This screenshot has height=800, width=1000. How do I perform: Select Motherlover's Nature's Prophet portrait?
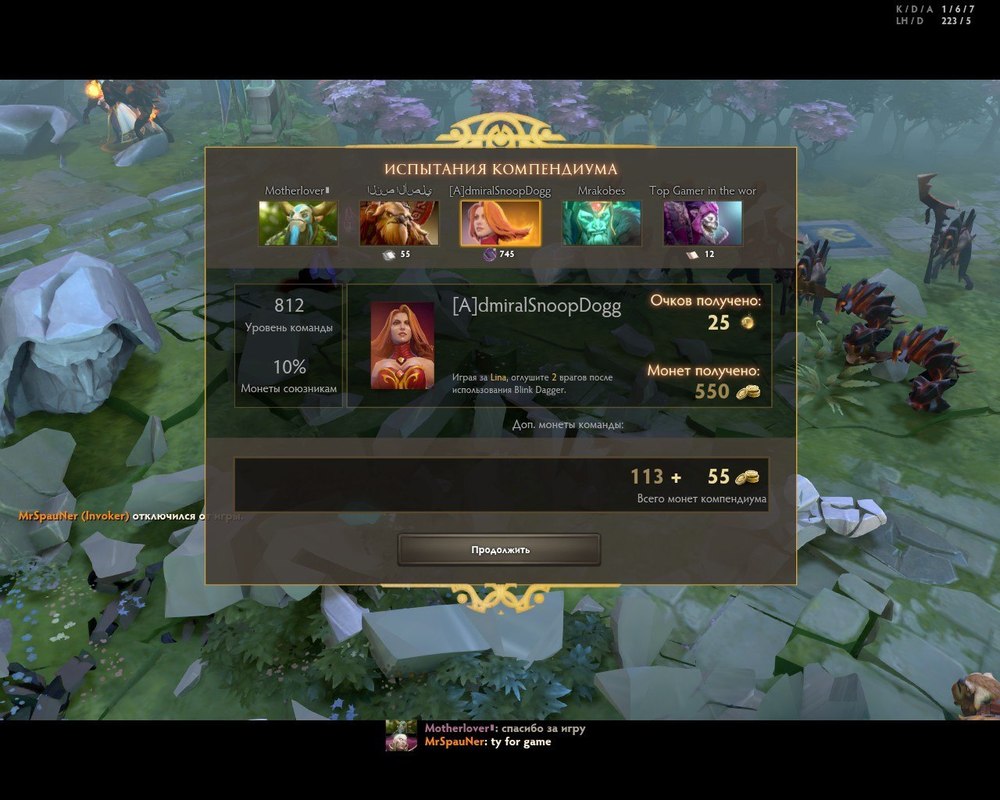coord(298,223)
